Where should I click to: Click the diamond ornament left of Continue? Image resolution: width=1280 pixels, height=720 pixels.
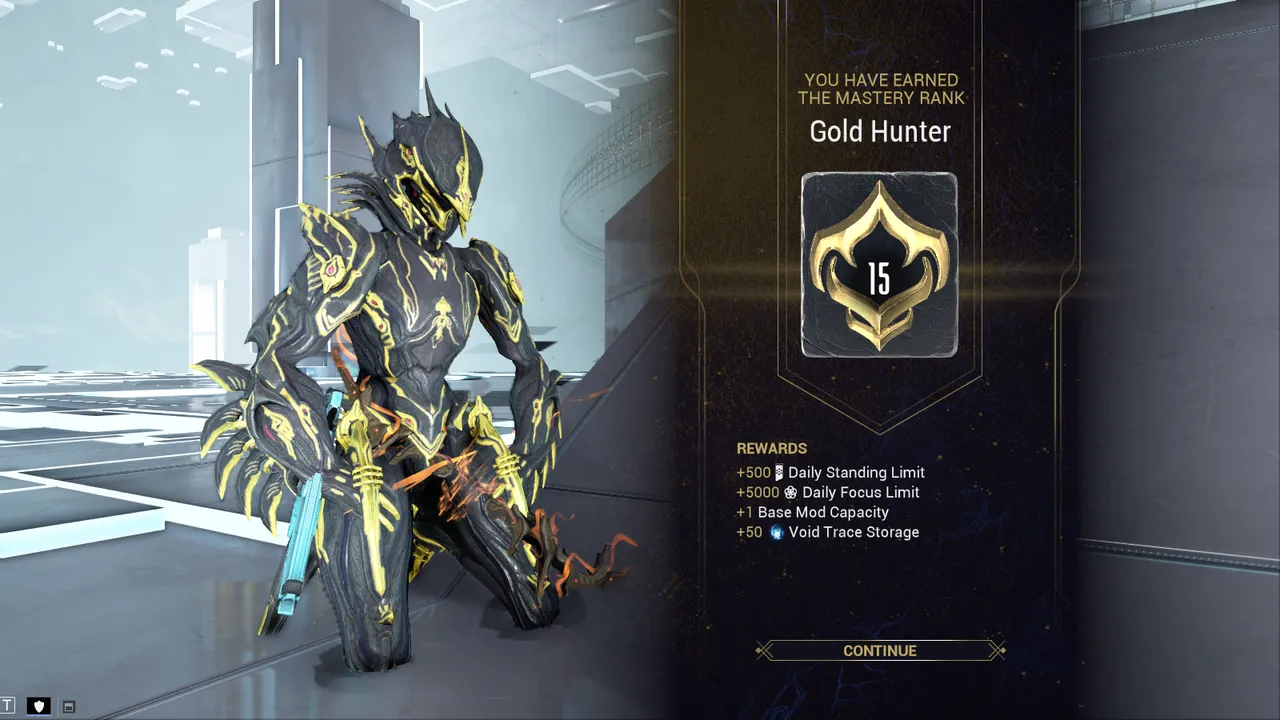[762, 650]
